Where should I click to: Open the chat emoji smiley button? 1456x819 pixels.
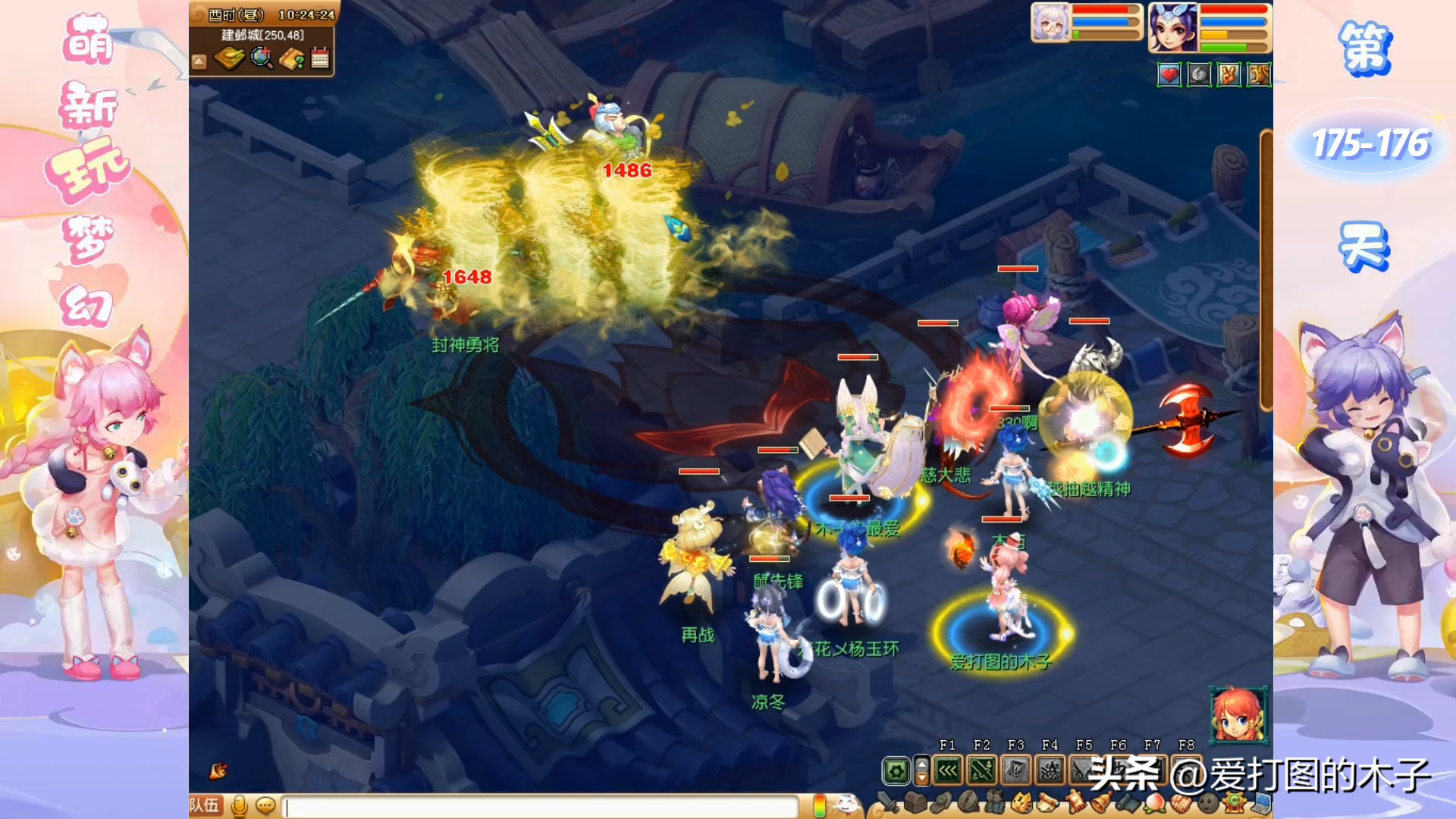265,805
